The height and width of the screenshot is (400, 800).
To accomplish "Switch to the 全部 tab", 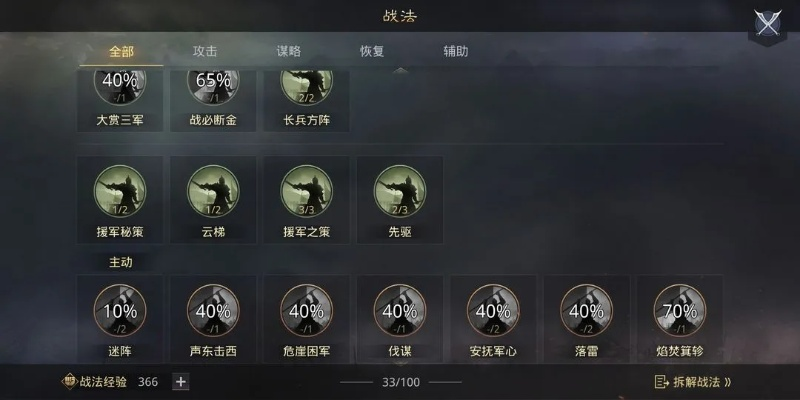I will click(120, 51).
